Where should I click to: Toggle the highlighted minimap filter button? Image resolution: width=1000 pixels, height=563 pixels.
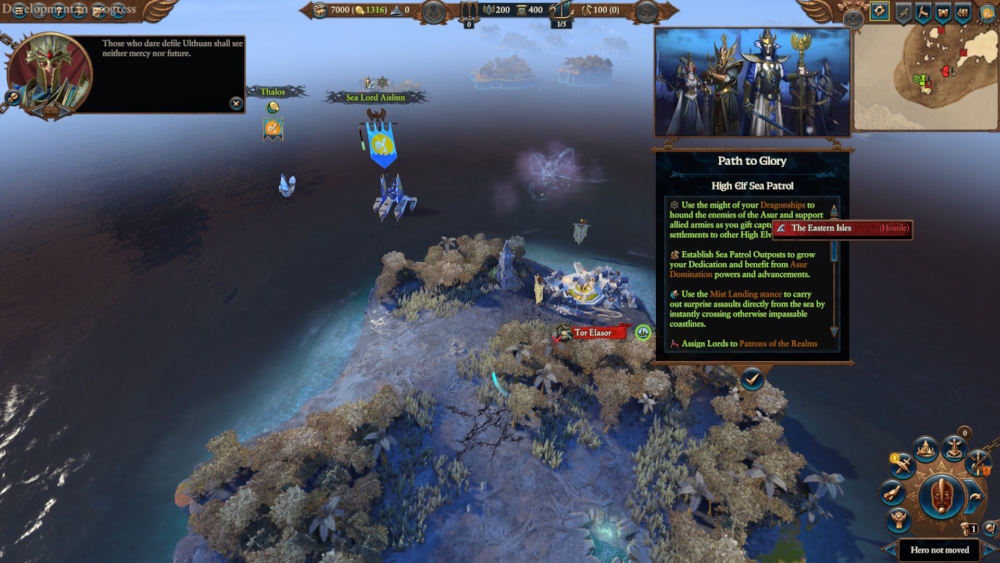(x=879, y=12)
